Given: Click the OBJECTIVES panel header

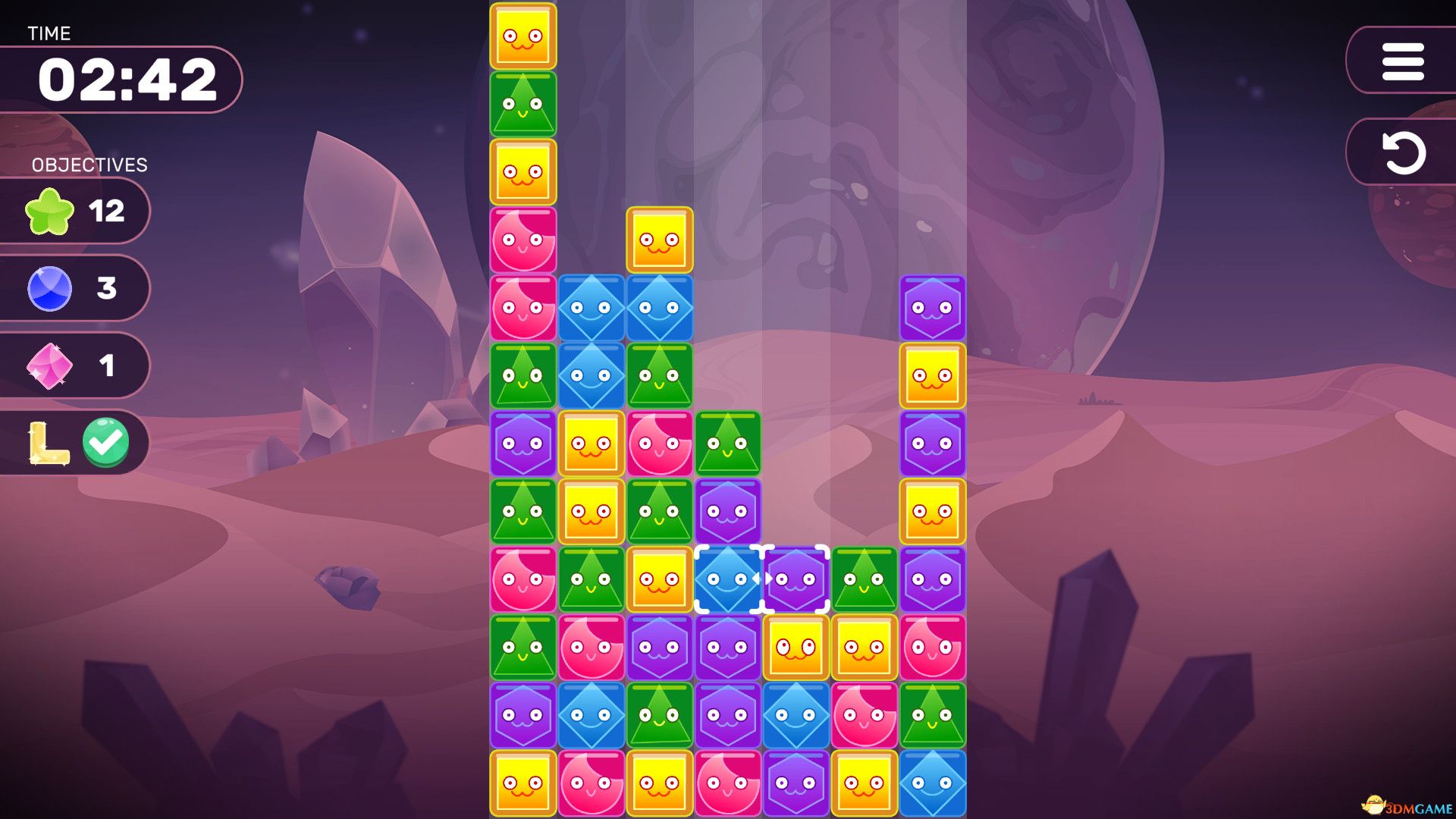Looking at the screenshot, I should (x=89, y=164).
